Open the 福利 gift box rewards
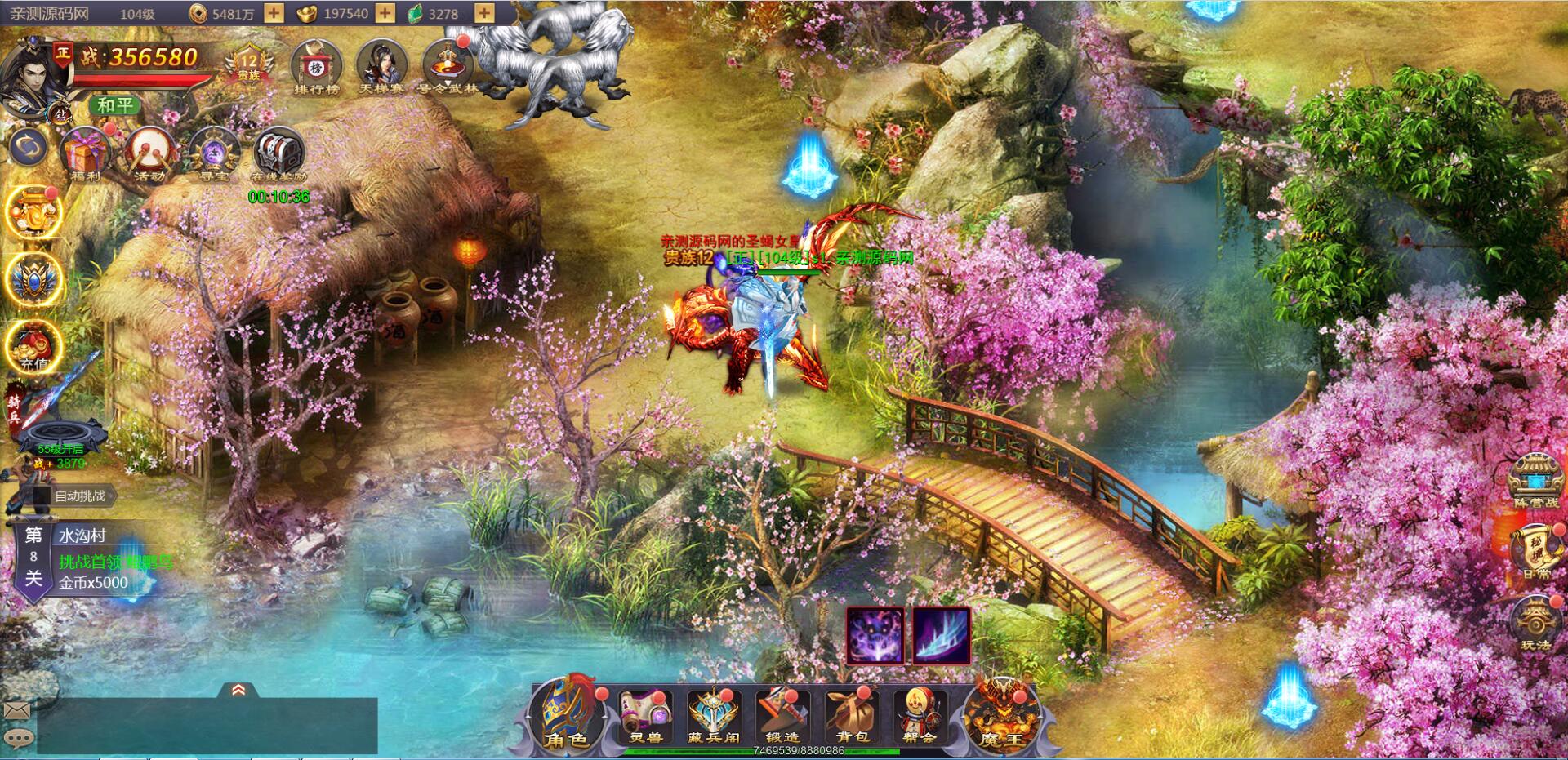Viewport: 1568px width, 760px height. pyautogui.click(x=85, y=153)
